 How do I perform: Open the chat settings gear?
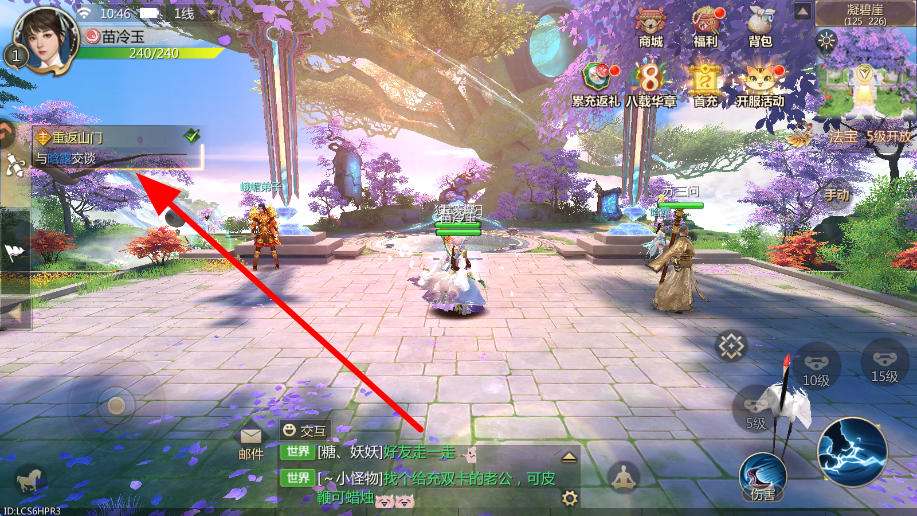(570, 498)
